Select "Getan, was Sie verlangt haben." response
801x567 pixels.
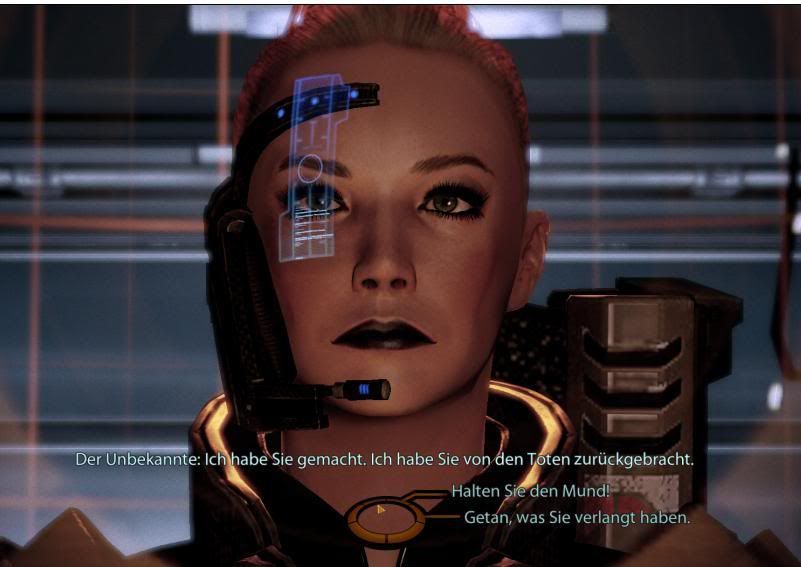click(x=577, y=518)
